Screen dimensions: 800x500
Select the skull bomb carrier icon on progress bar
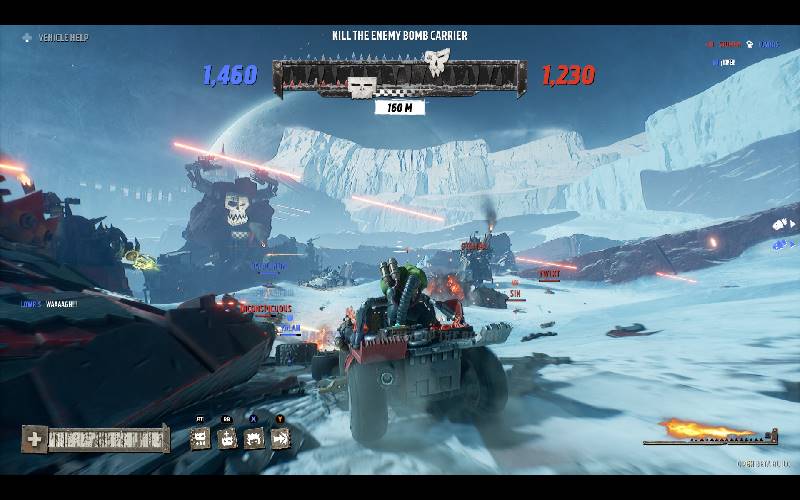coord(437,63)
